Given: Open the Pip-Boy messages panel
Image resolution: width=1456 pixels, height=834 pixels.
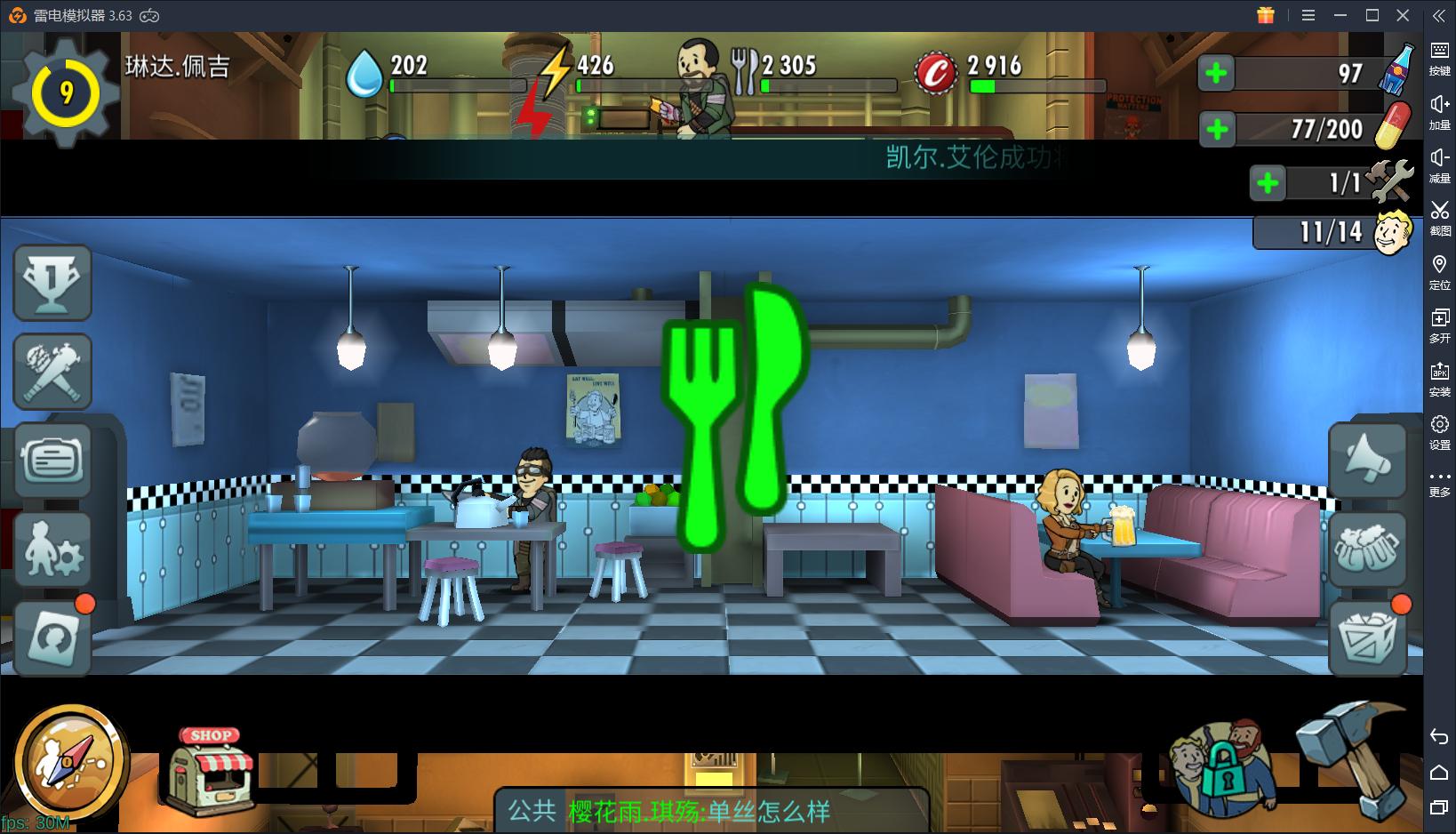Looking at the screenshot, I should point(52,460).
